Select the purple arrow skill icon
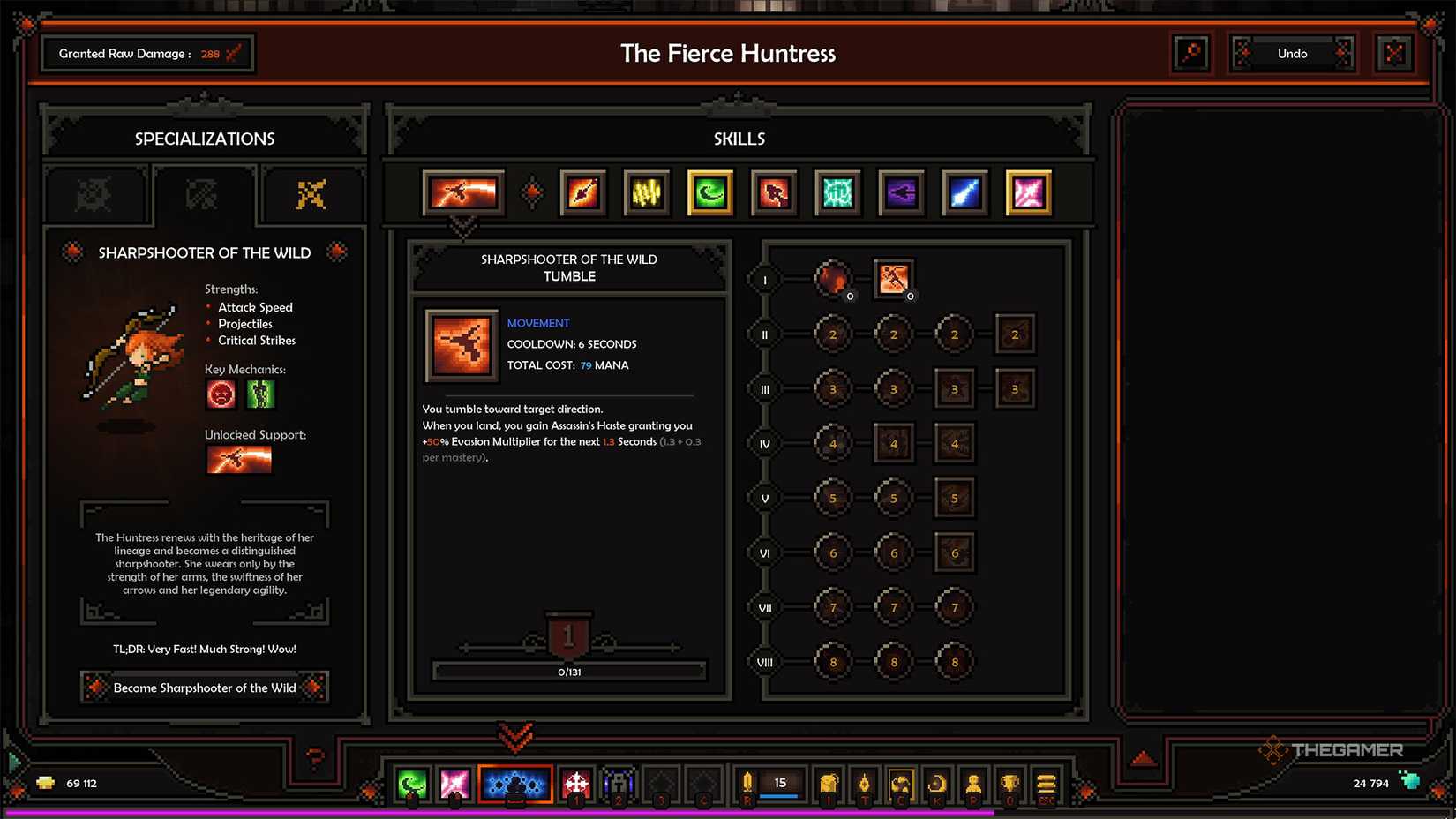1456x819 pixels. 900,193
